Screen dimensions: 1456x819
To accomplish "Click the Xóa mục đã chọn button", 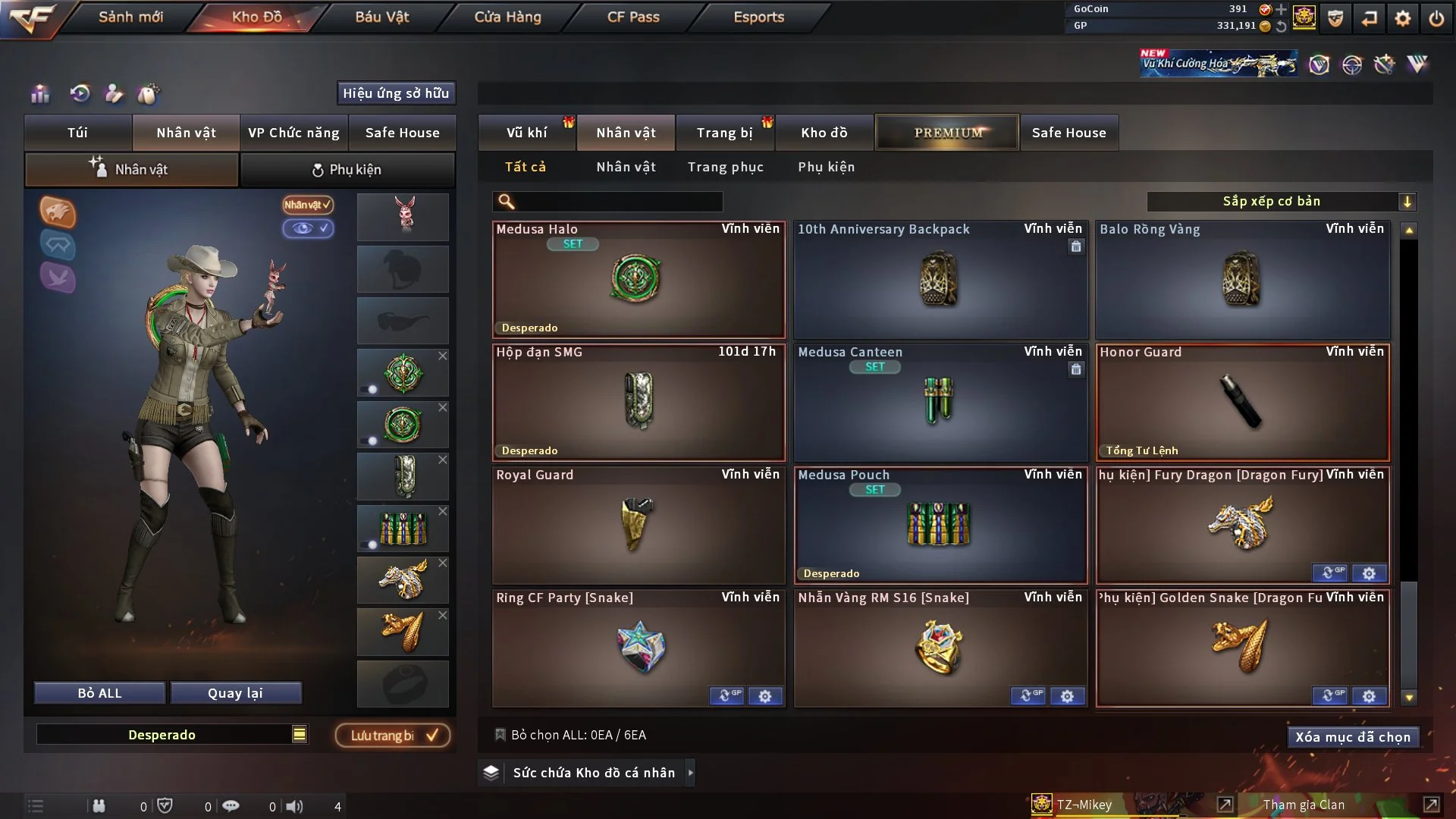I will [1353, 736].
